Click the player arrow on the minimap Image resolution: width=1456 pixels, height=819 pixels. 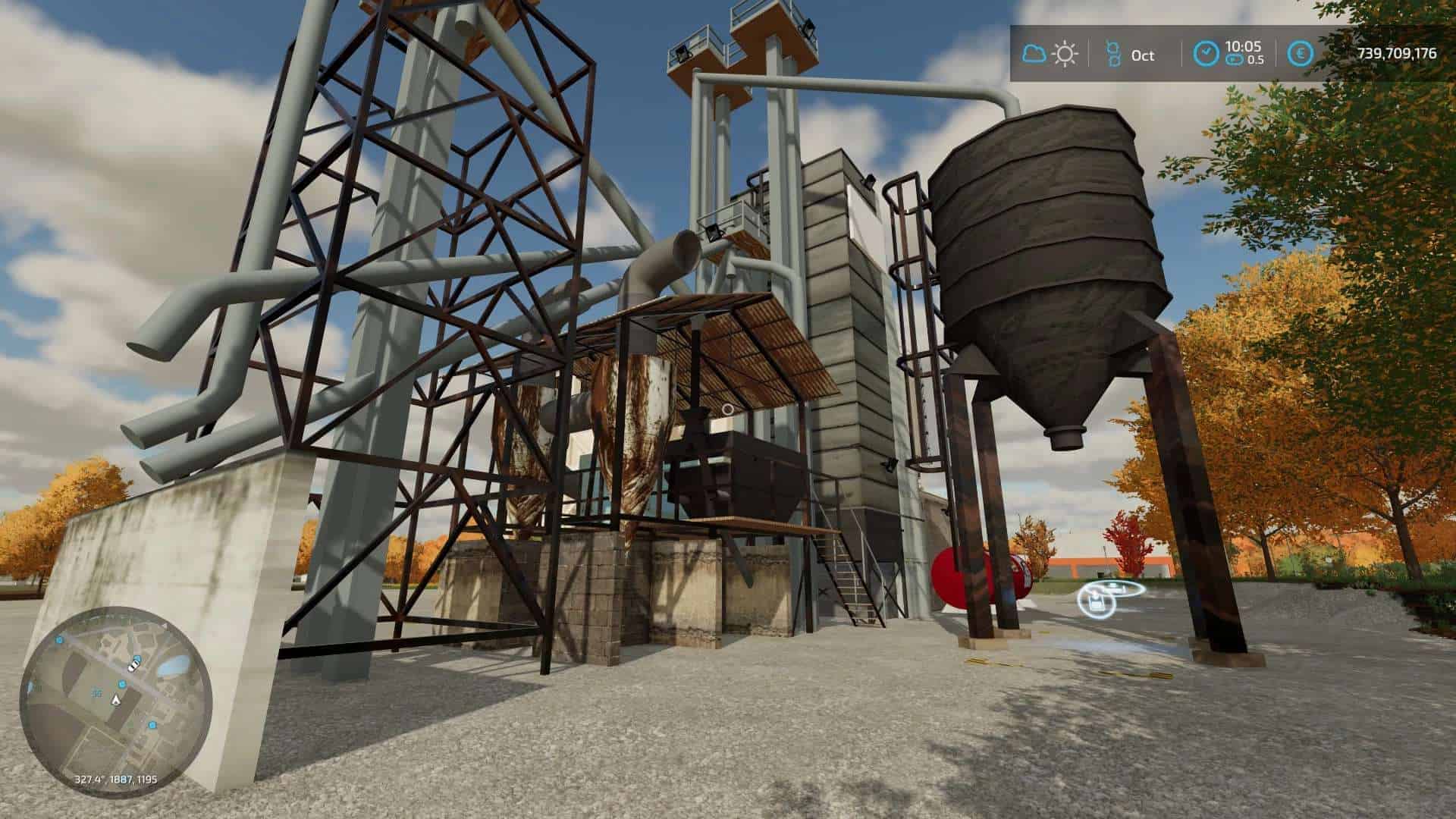116,699
